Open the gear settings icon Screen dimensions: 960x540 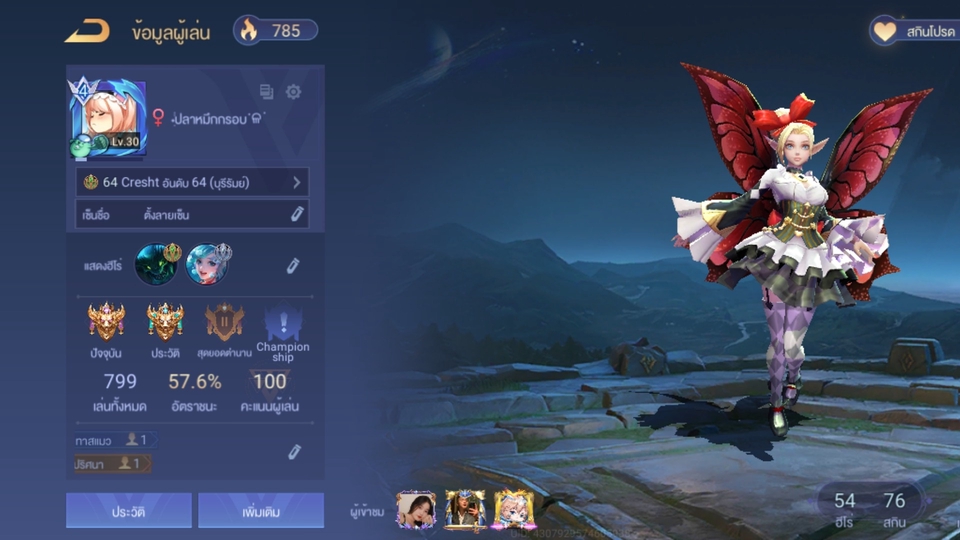point(293,92)
